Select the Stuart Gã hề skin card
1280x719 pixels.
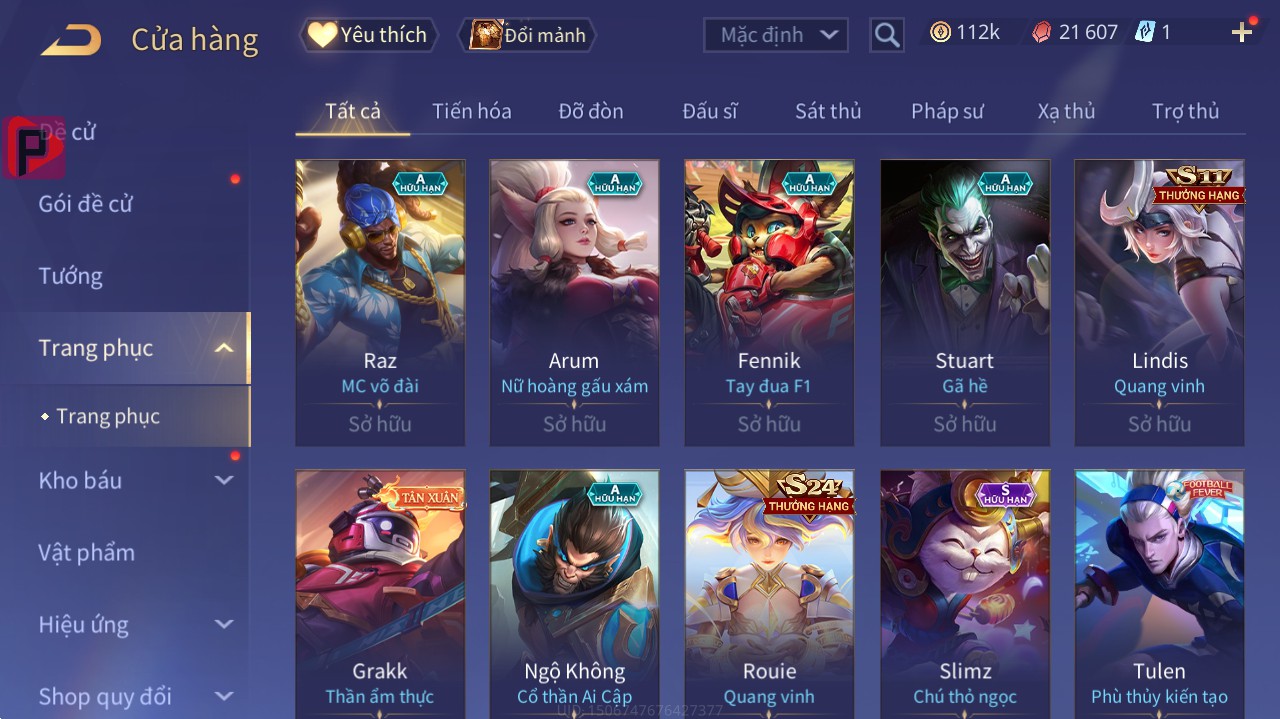(965, 302)
